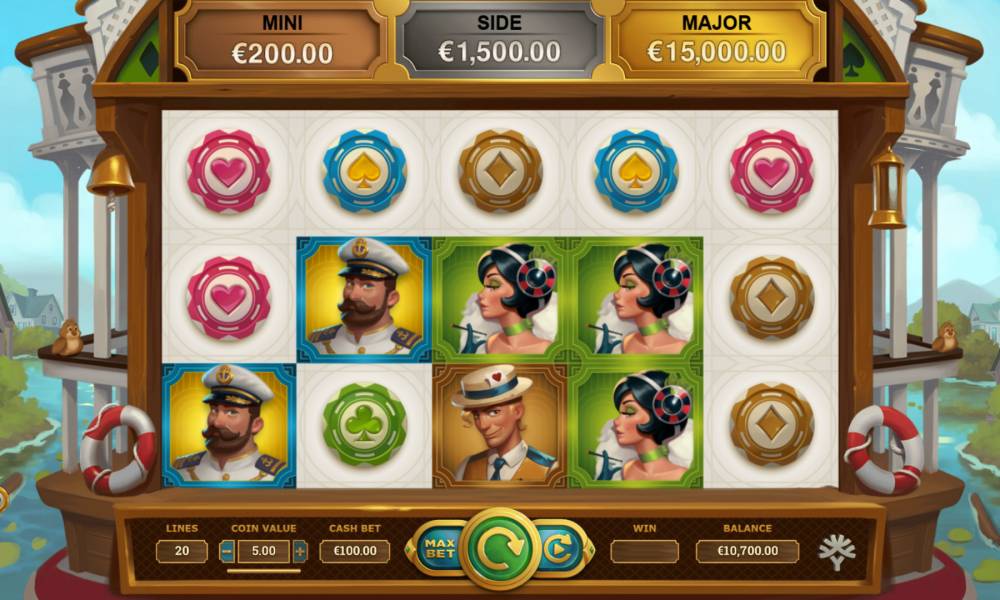1000x600 pixels.
Task: Start autoplay with the blue play-arrow button
Action: pos(558,548)
